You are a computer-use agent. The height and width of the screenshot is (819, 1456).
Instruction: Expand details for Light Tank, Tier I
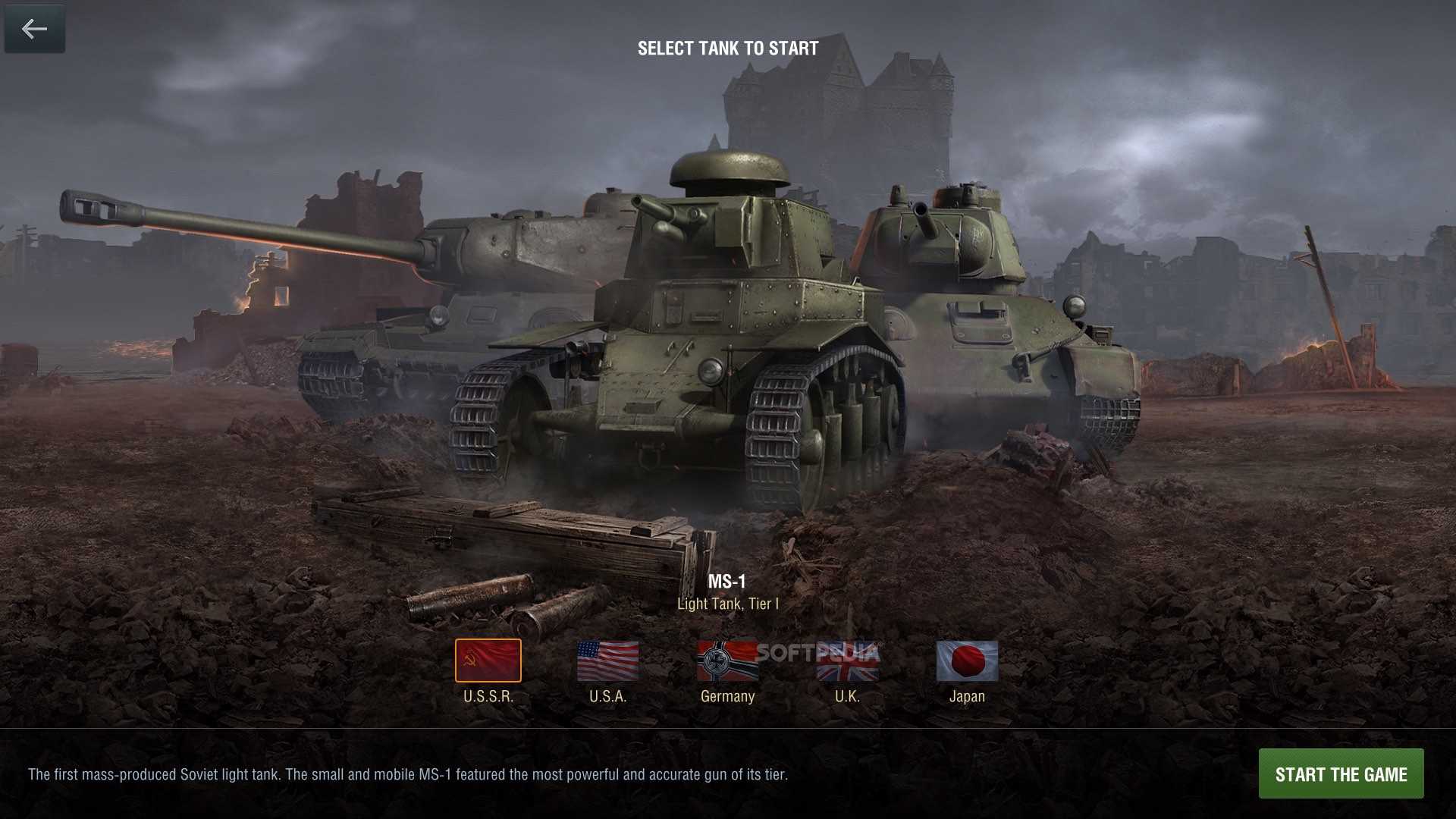pos(727,604)
